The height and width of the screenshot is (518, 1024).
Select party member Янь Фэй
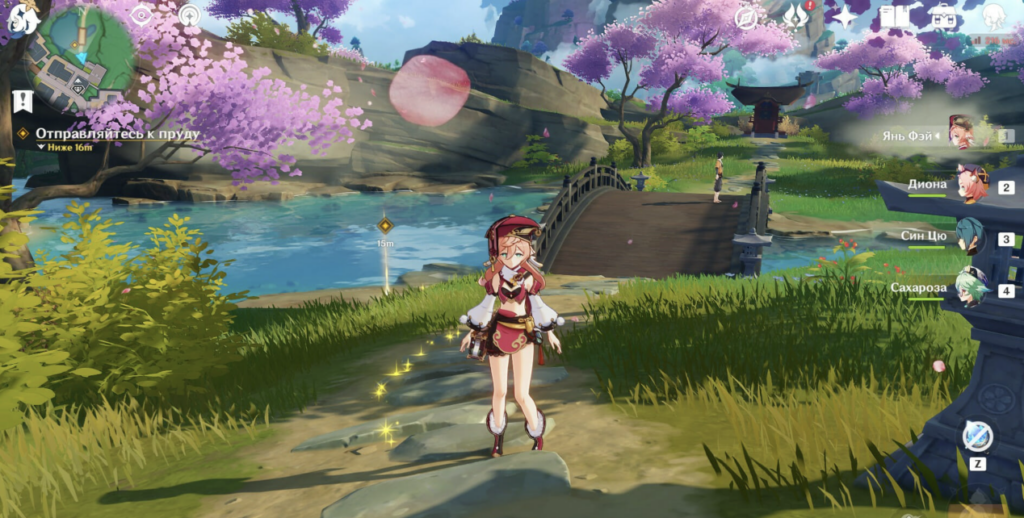coord(960,133)
